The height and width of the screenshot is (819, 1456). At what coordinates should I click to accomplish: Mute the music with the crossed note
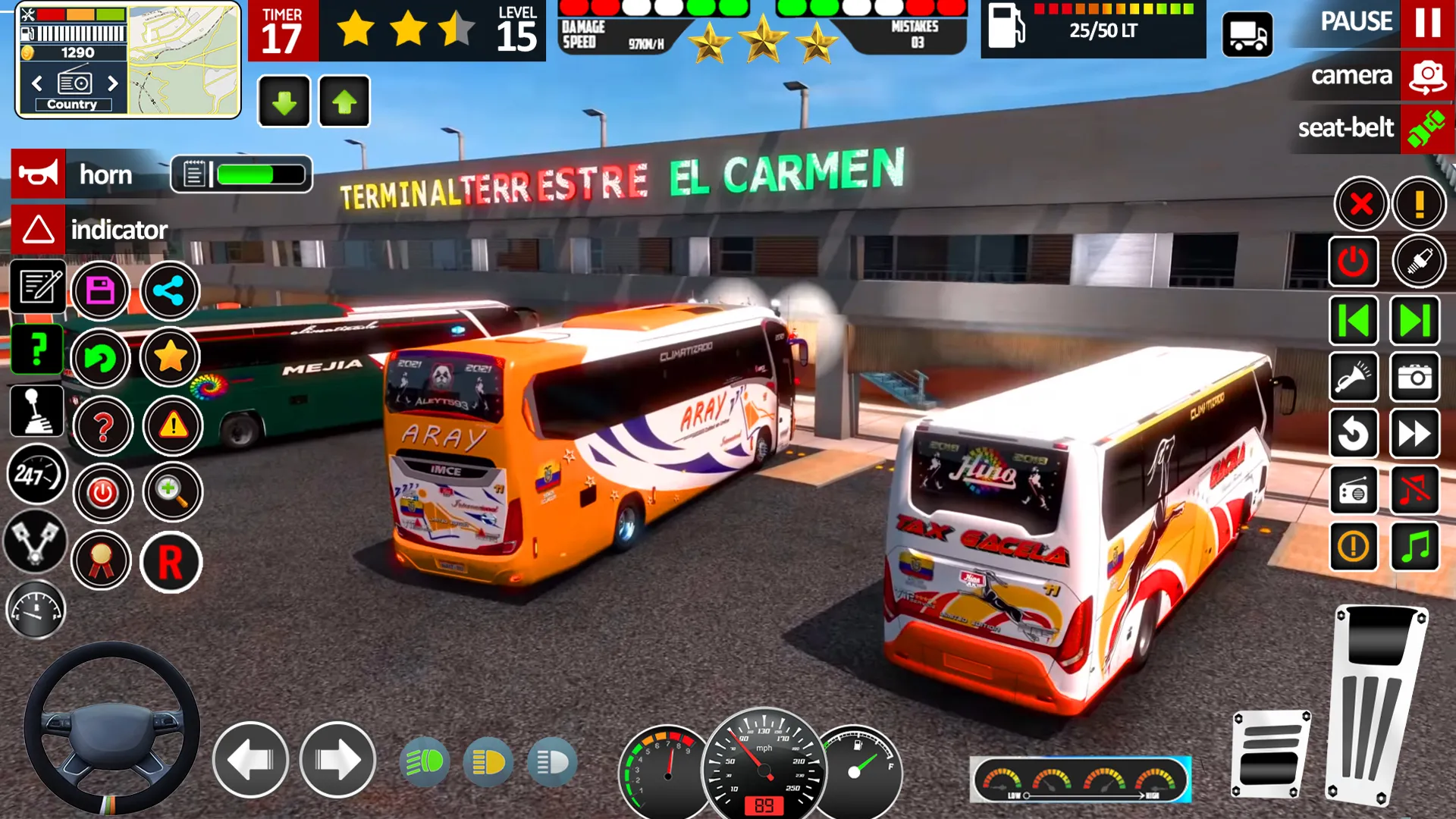click(x=1414, y=491)
